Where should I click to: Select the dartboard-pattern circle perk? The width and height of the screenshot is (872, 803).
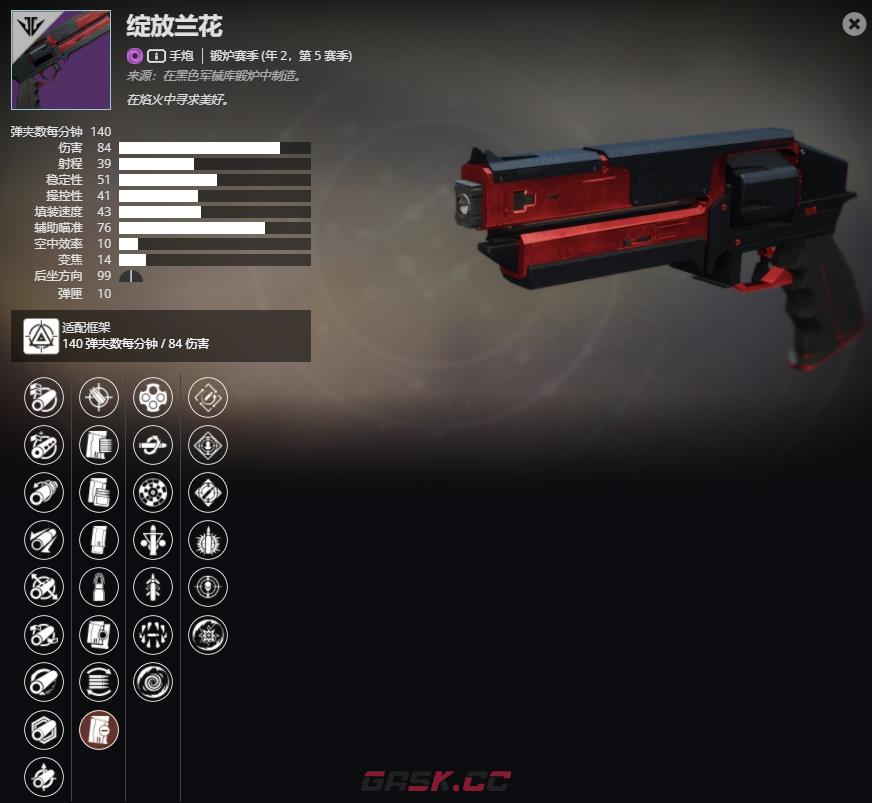[x=153, y=492]
